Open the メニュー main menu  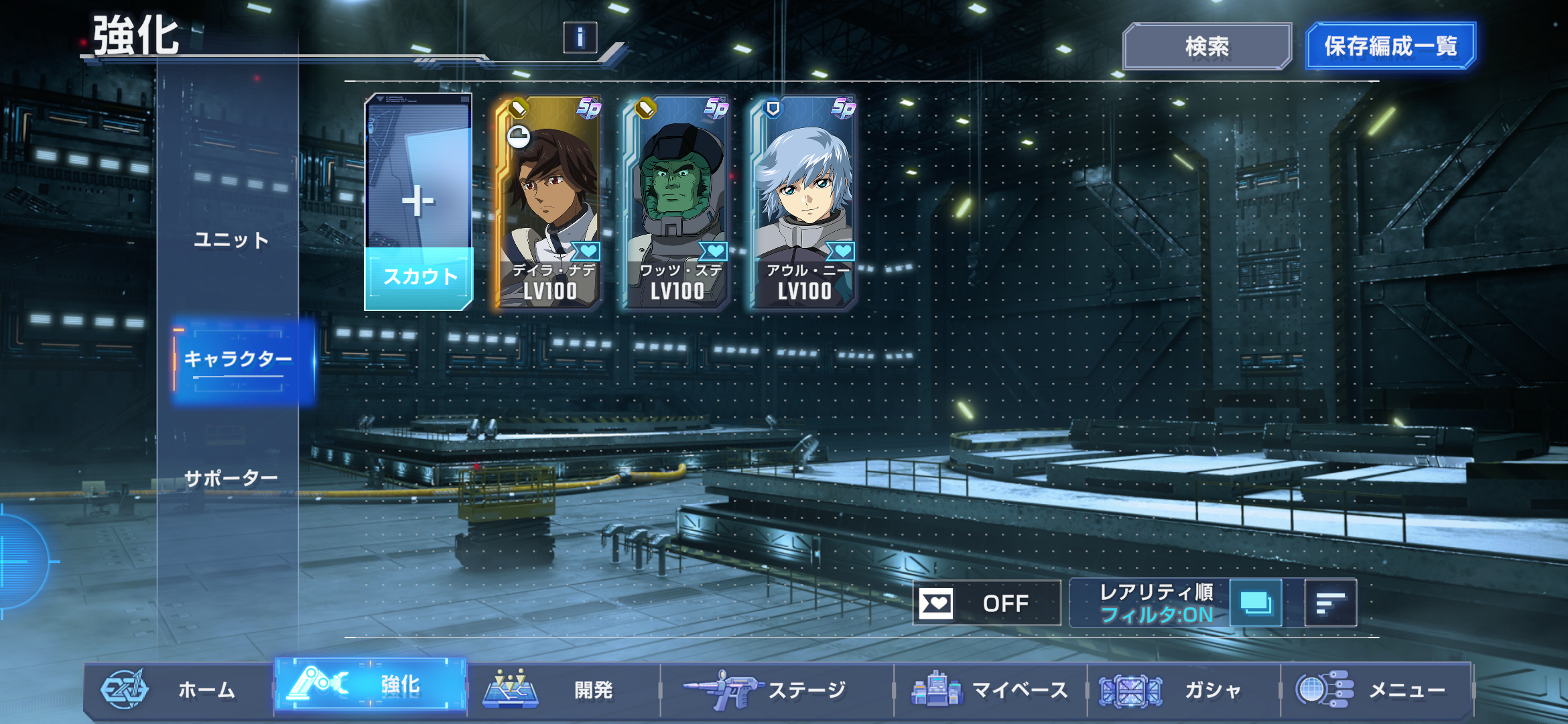tap(1377, 690)
